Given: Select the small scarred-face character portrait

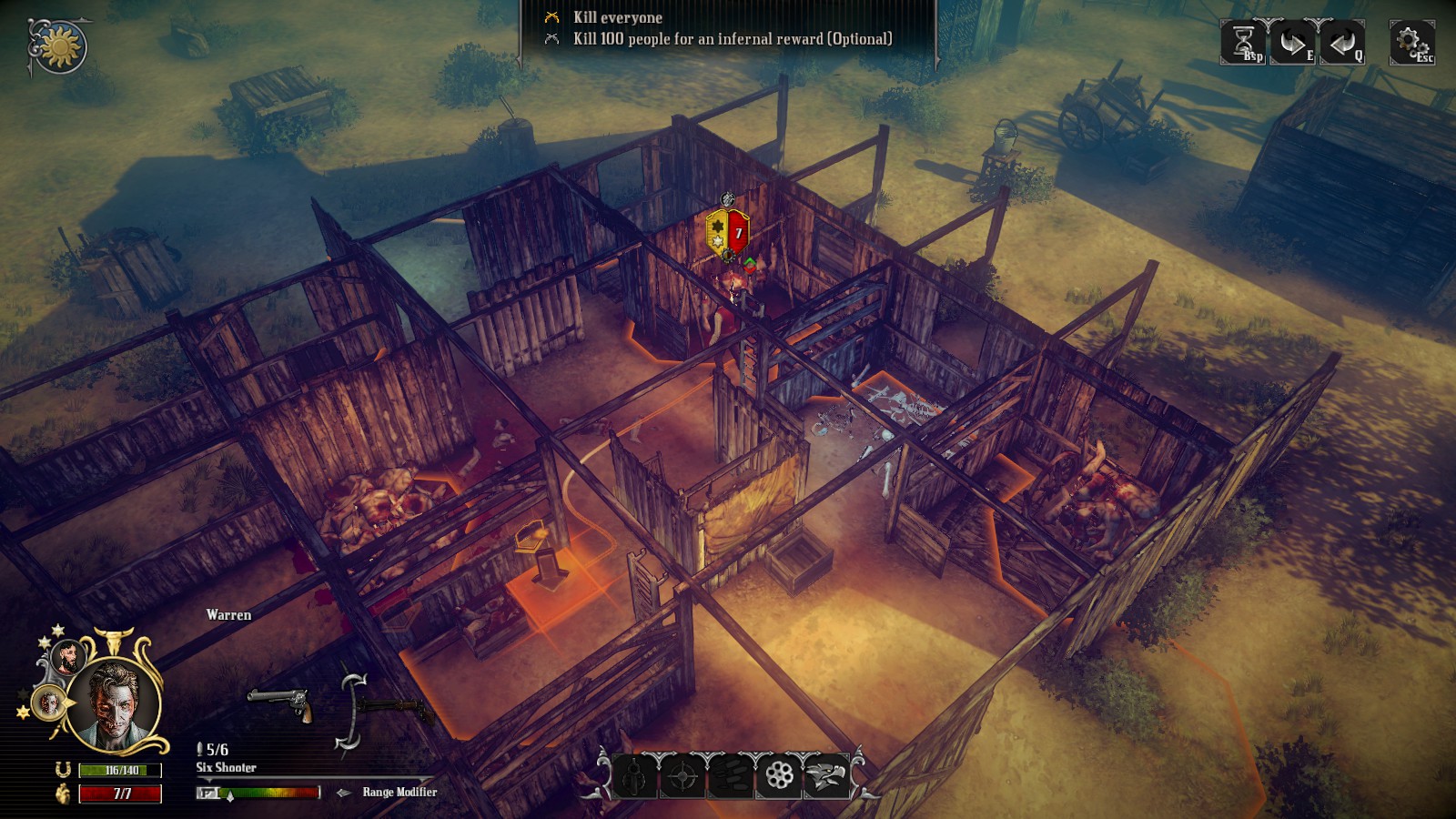Looking at the screenshot, I should (x=48, y=702).
